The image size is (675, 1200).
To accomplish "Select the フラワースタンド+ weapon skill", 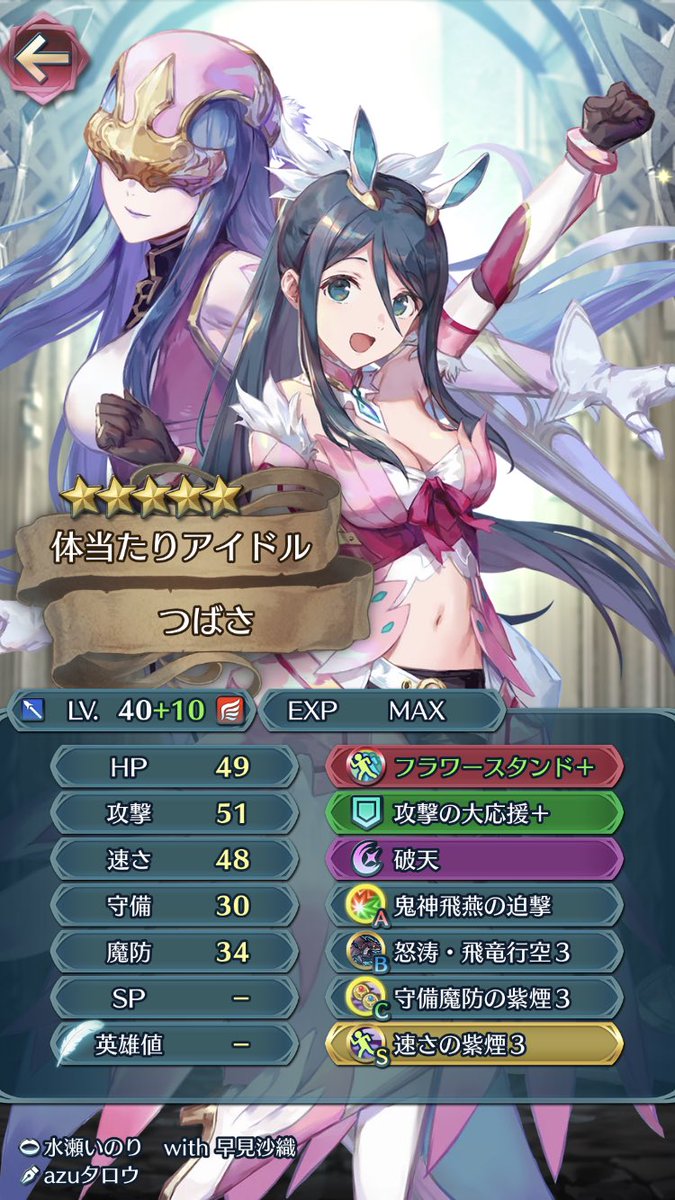I will (x=475, y=767).
